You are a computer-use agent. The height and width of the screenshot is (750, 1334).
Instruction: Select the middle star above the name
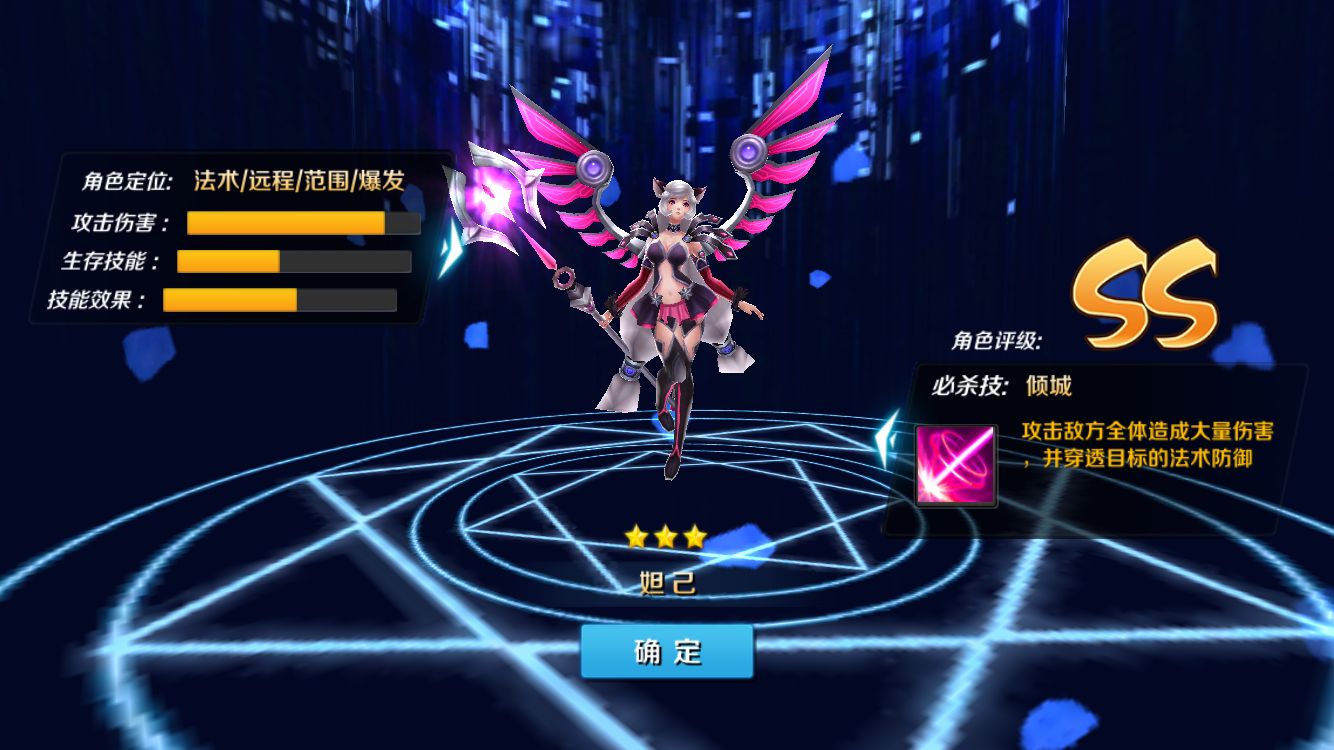click(x=666, y=534)
